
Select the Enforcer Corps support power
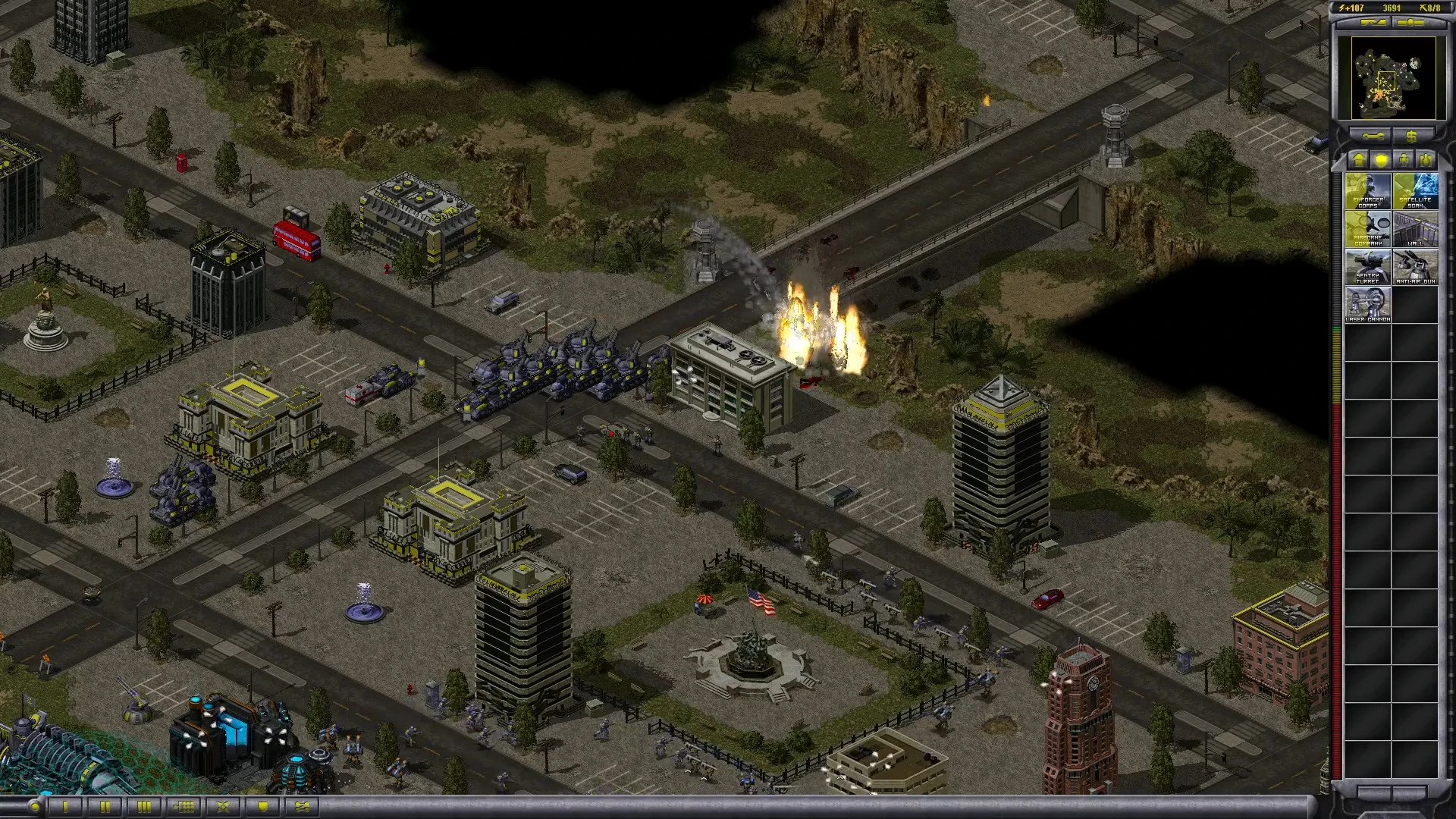pos(1368,191)
